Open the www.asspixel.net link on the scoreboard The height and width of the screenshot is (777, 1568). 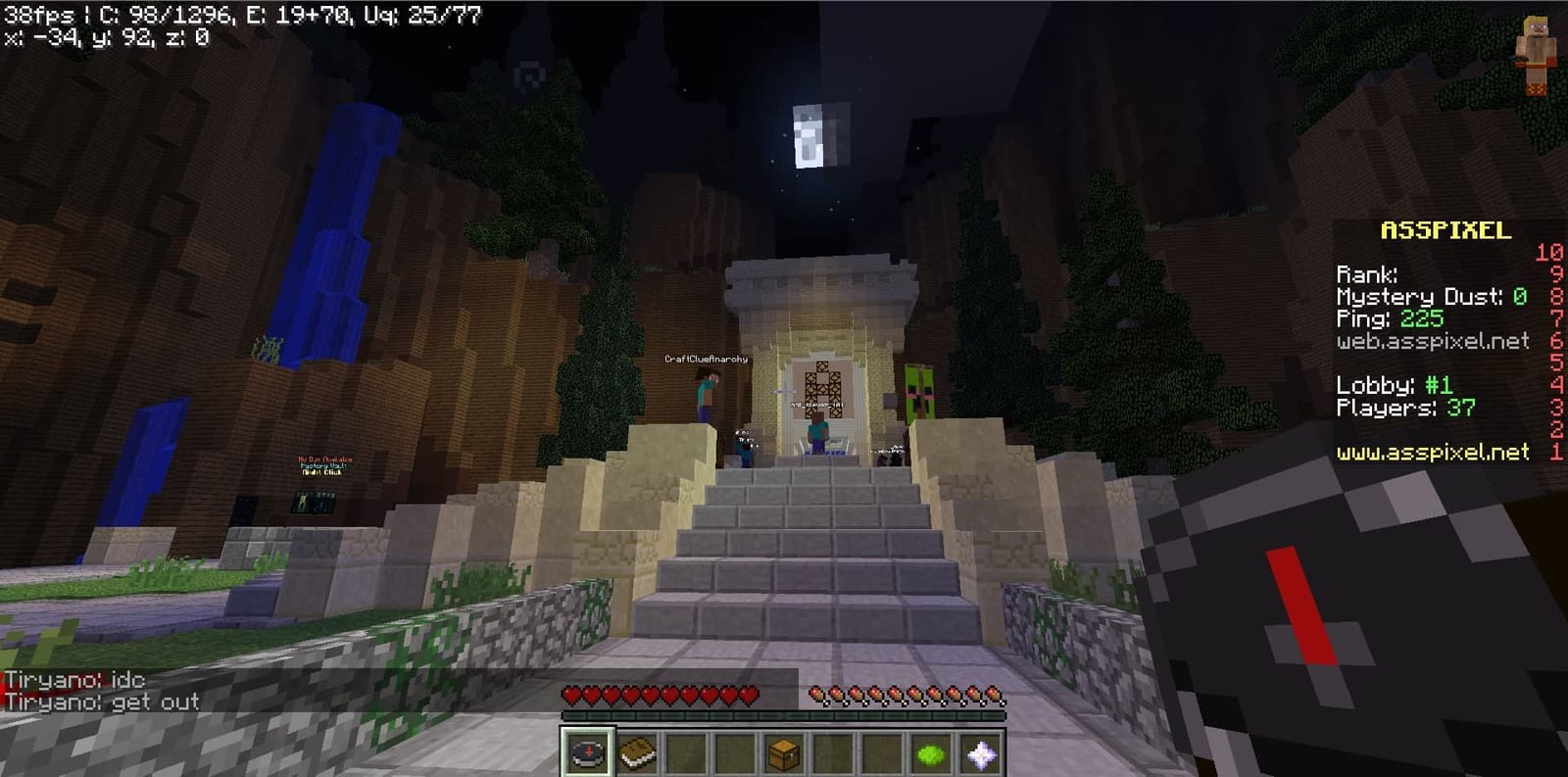[x=1433, y=453]
